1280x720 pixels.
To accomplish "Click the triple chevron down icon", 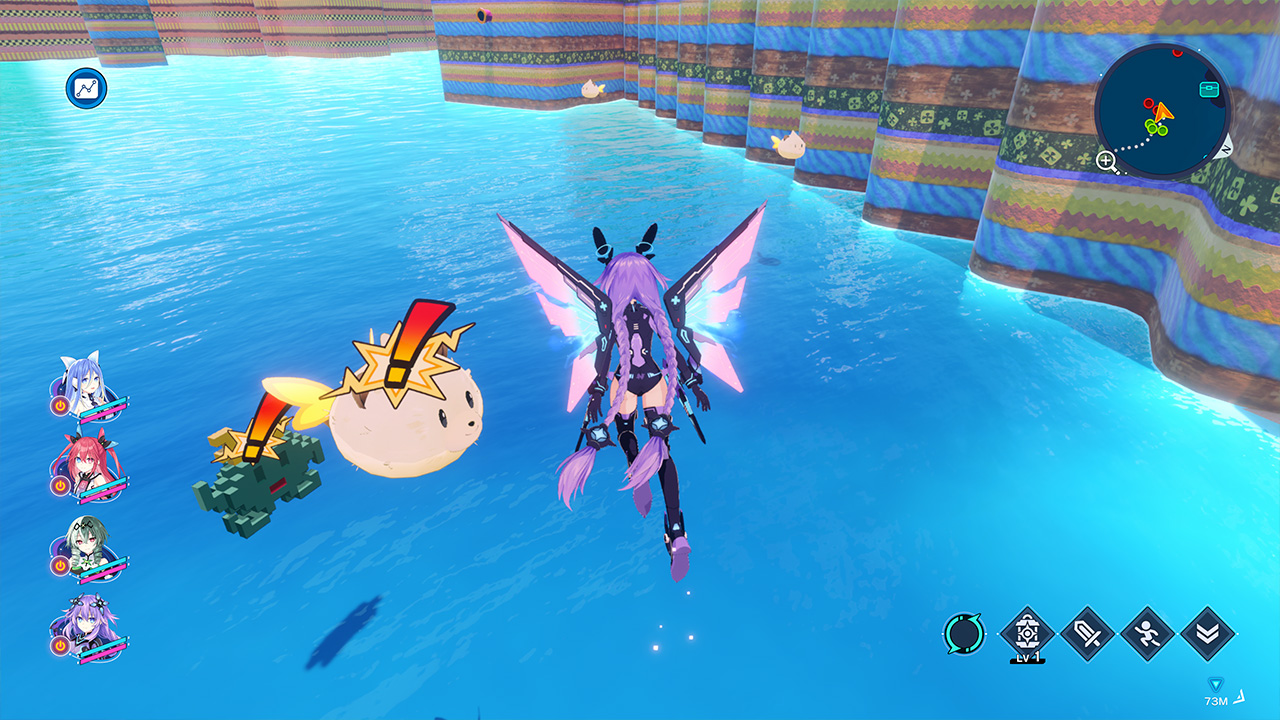I will (1207, 633).
